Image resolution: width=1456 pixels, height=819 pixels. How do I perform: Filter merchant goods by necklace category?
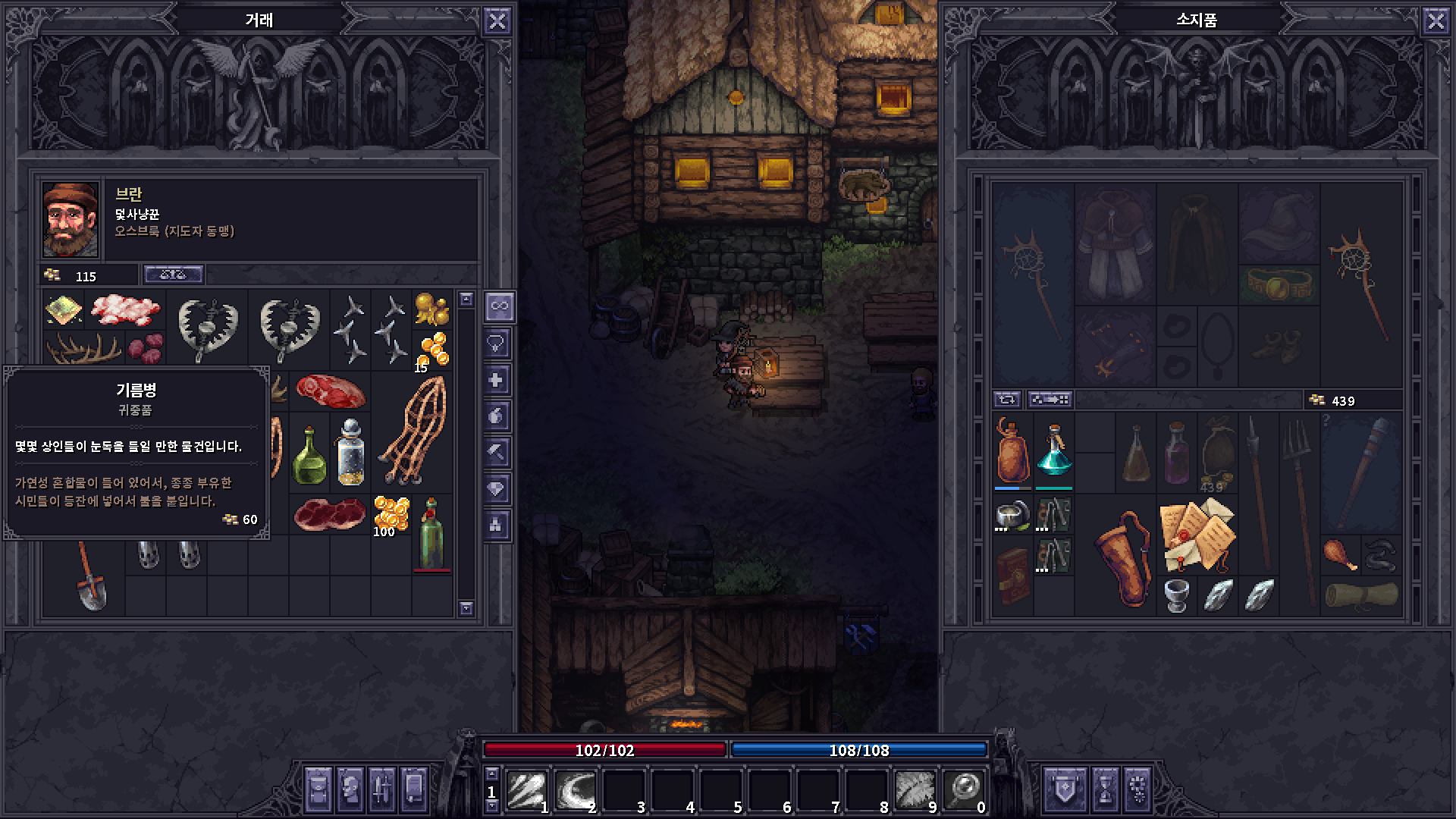click(498, 344)
